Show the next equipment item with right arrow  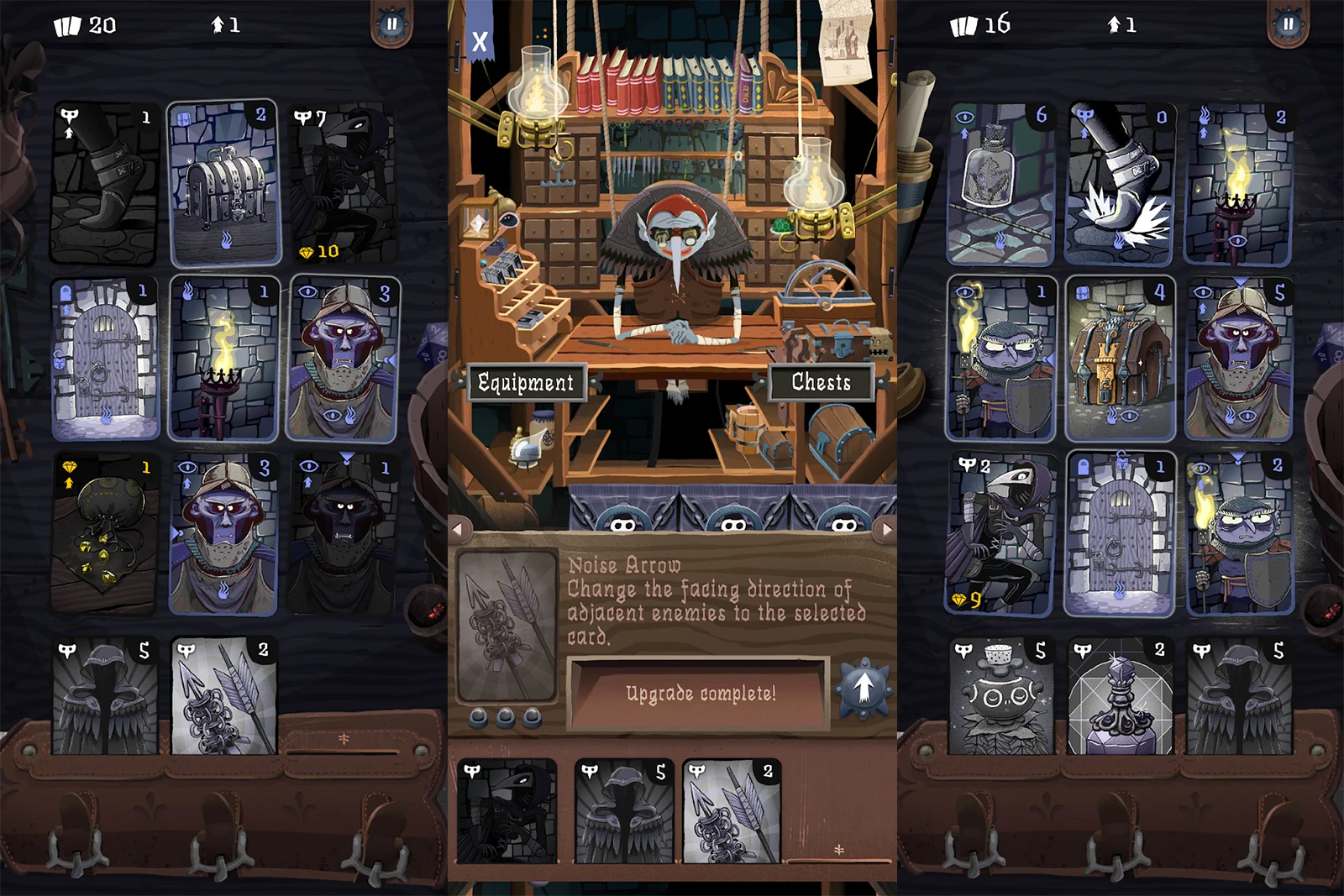tap(886, 529)
